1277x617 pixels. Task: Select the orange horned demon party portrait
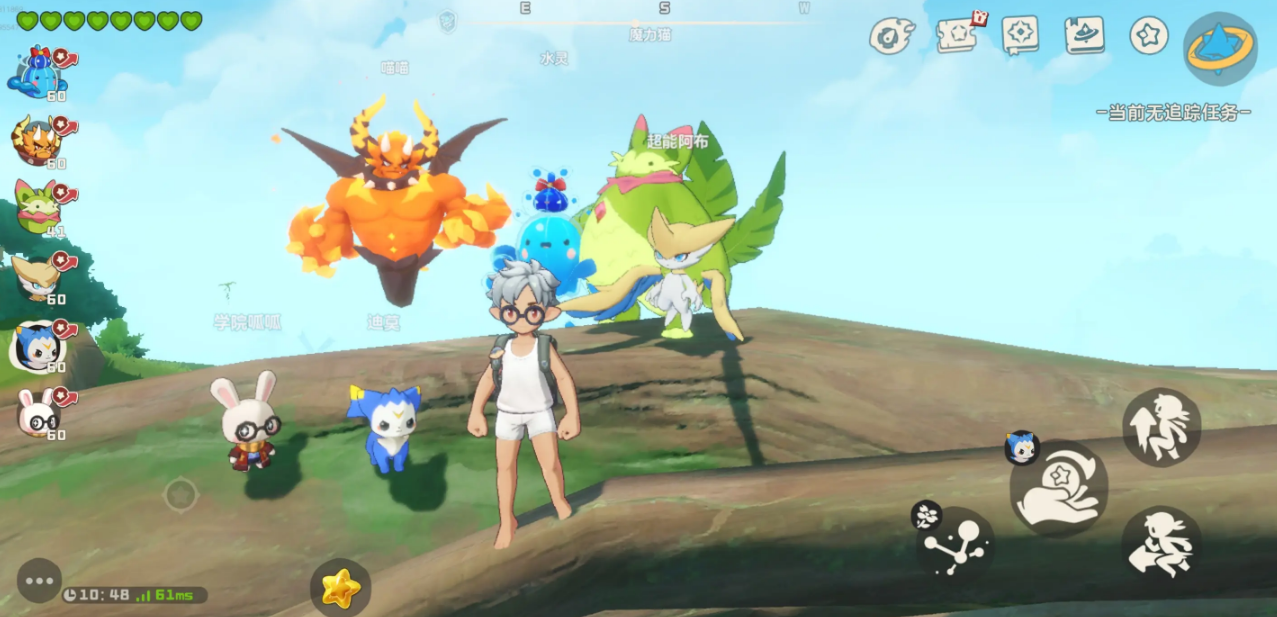[x=36, y=140]
